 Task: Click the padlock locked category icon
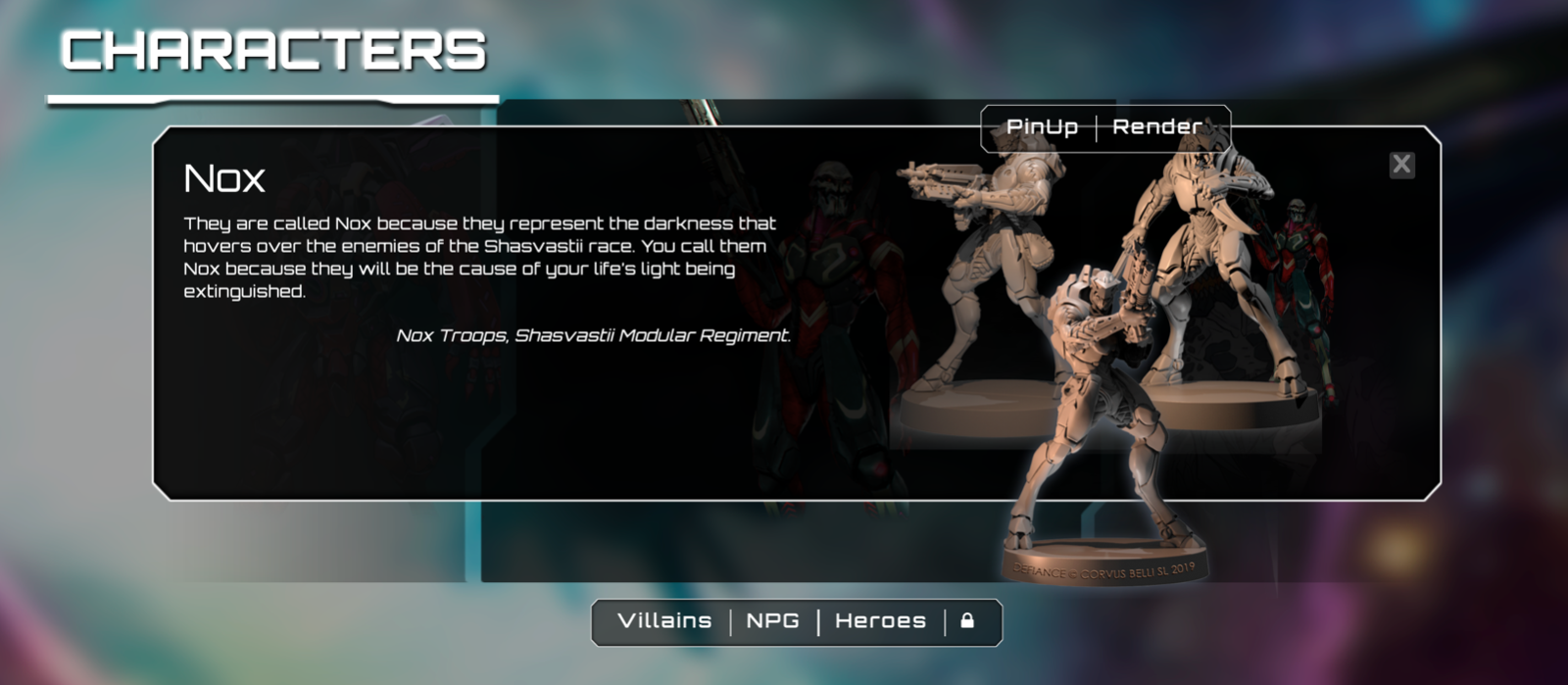[967, 621]
